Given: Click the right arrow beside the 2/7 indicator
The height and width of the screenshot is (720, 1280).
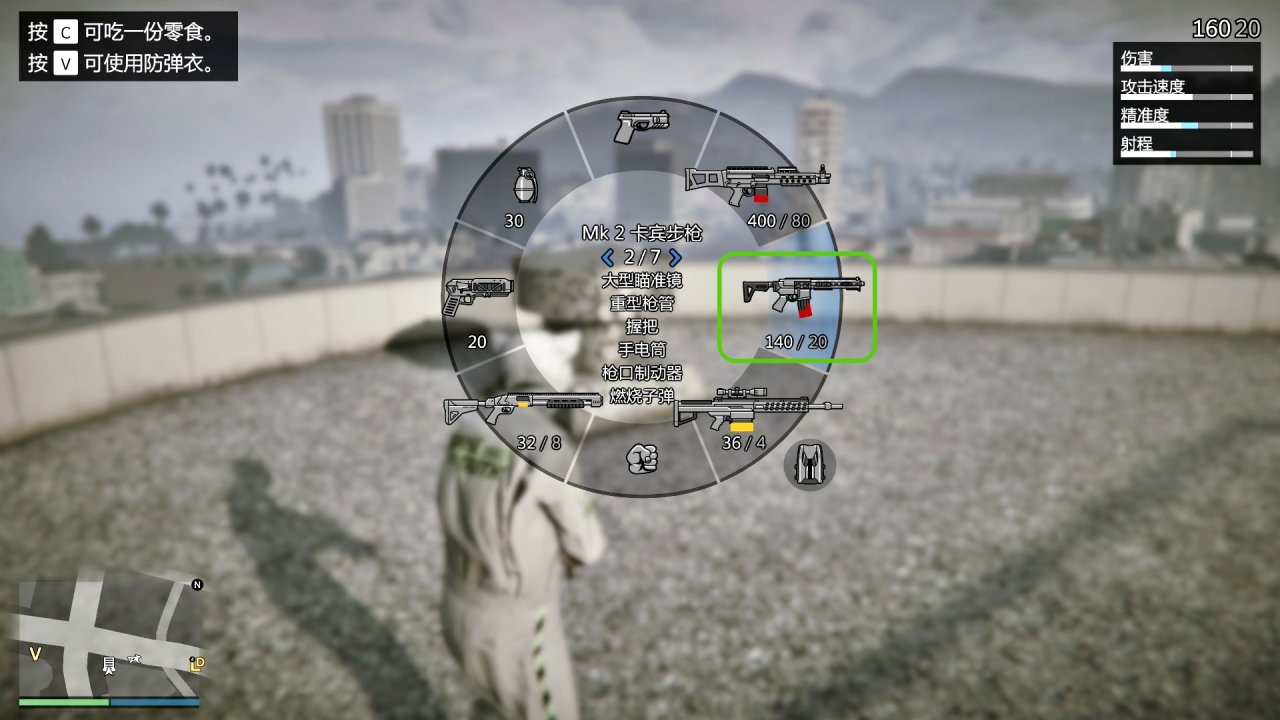Looking at the screenshot, I should (x=676, y=258).
